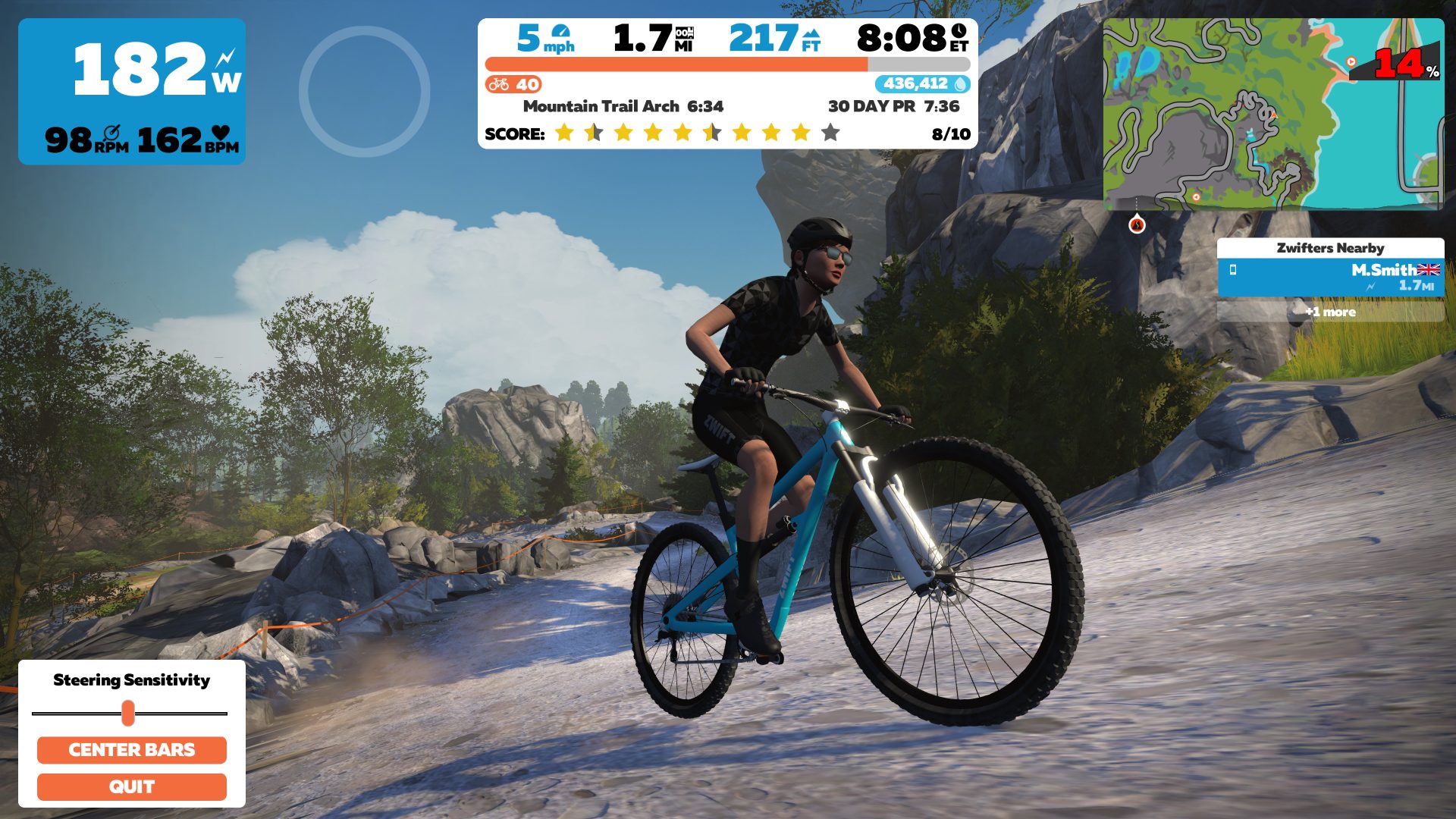Viewport: 1456px width, 819px height.
Task: Click the empty power-up circle
Action: click(x=365, y=92)
